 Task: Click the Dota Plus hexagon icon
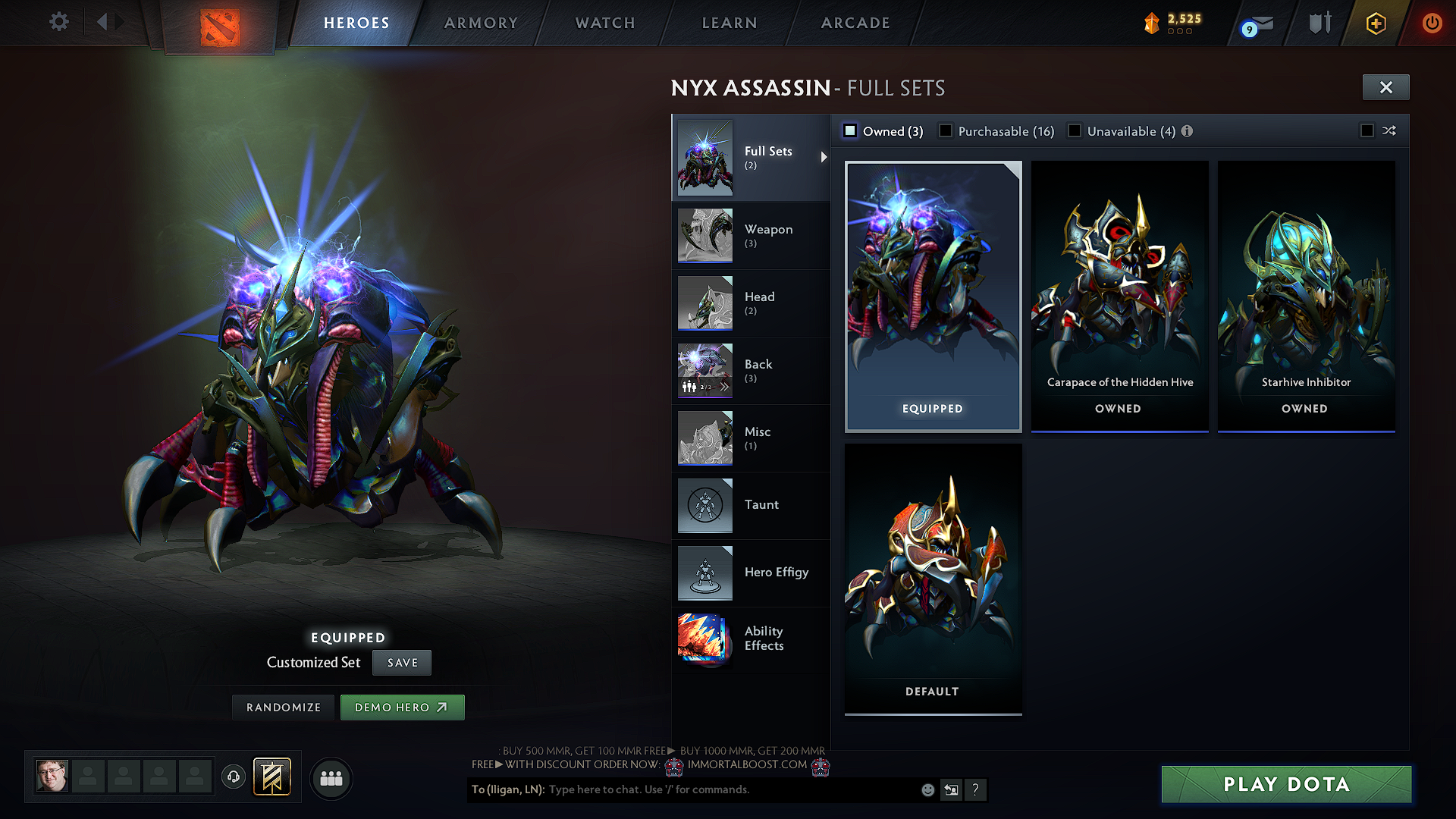tap(1375, 23)
